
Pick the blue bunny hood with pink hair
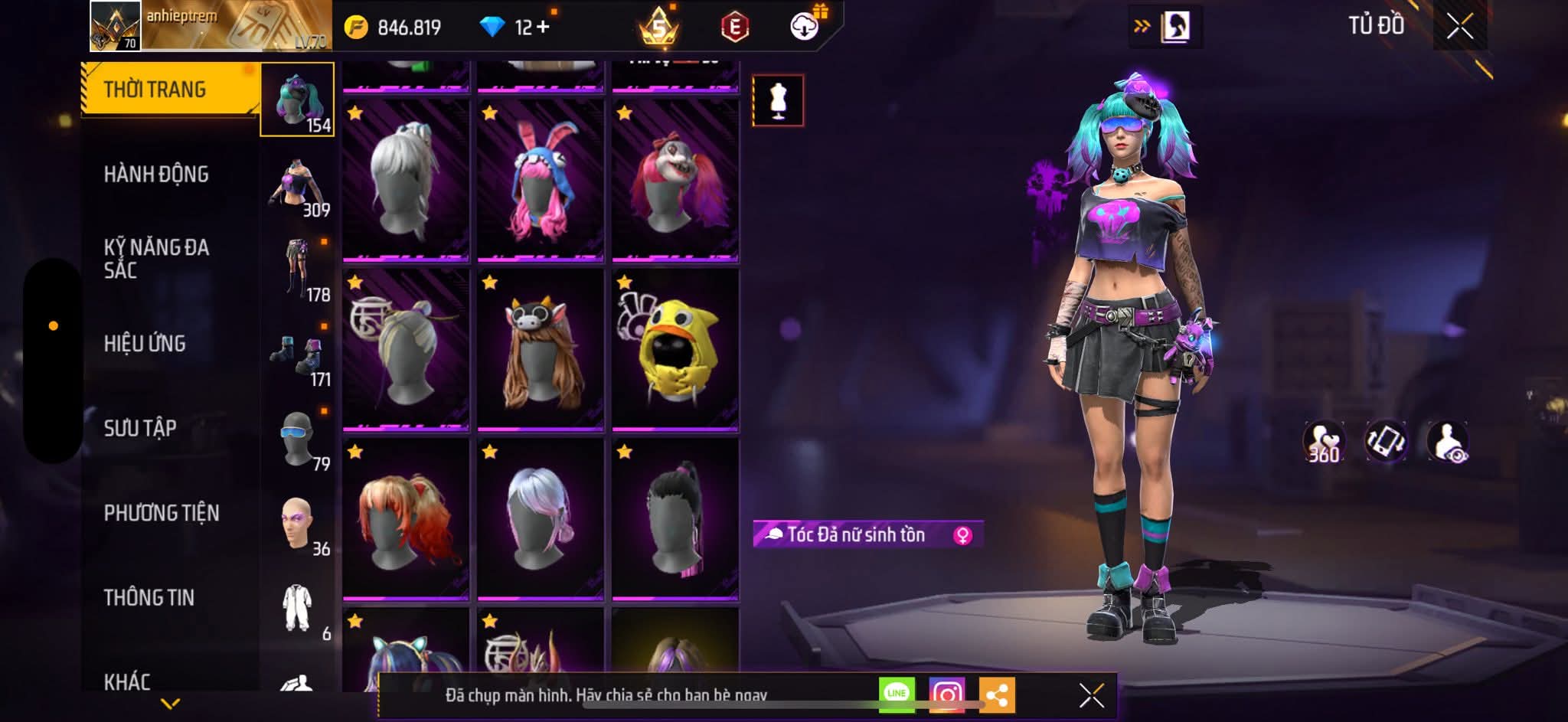pos(541,180)
